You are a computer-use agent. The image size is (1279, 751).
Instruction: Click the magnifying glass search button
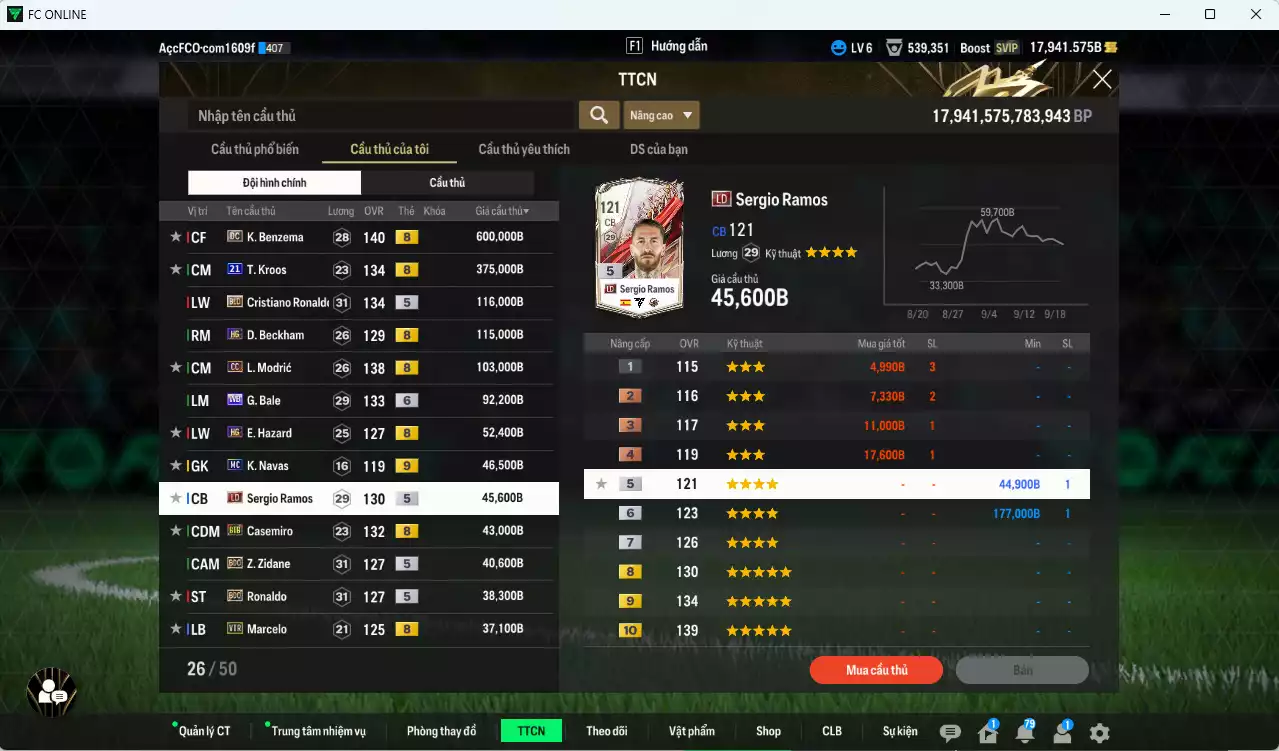(598, 116)
